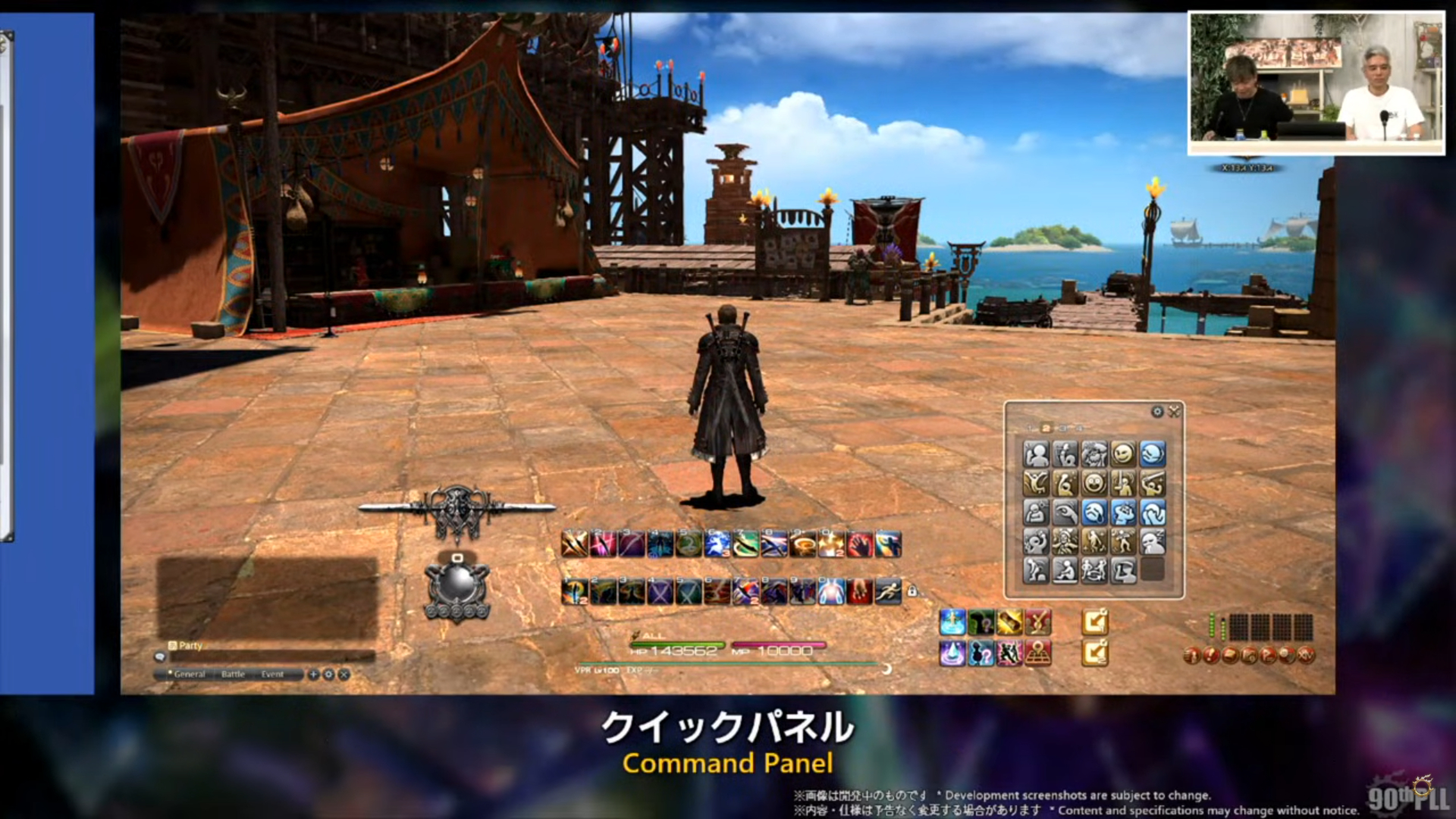Click the Teleport icon above the checkmark buttons
Screen dimensions: 1456x819
click(952, 621)
